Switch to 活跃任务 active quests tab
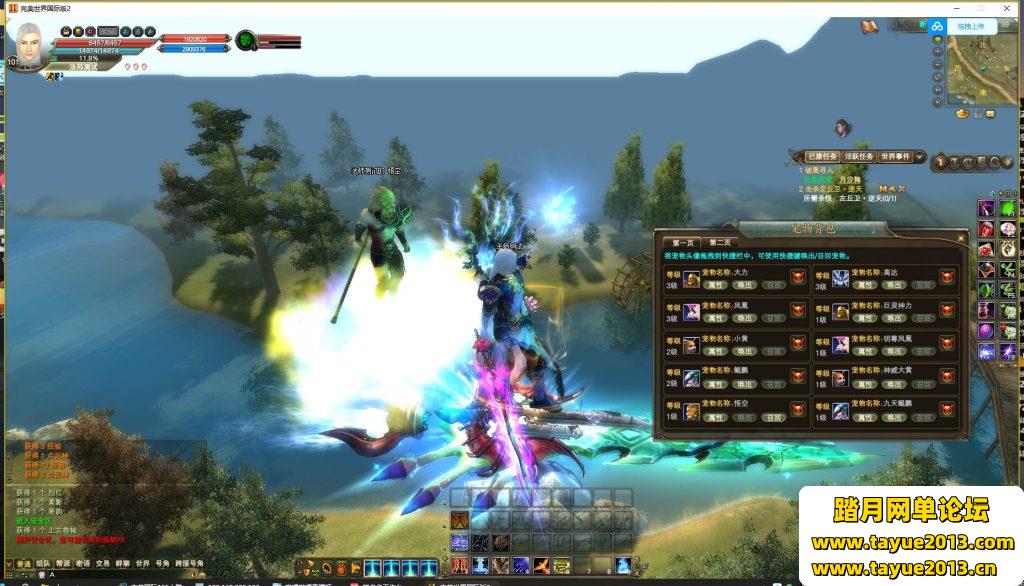Image resolution: width=1024 pixels, height=586 pixels. [858, 157]
